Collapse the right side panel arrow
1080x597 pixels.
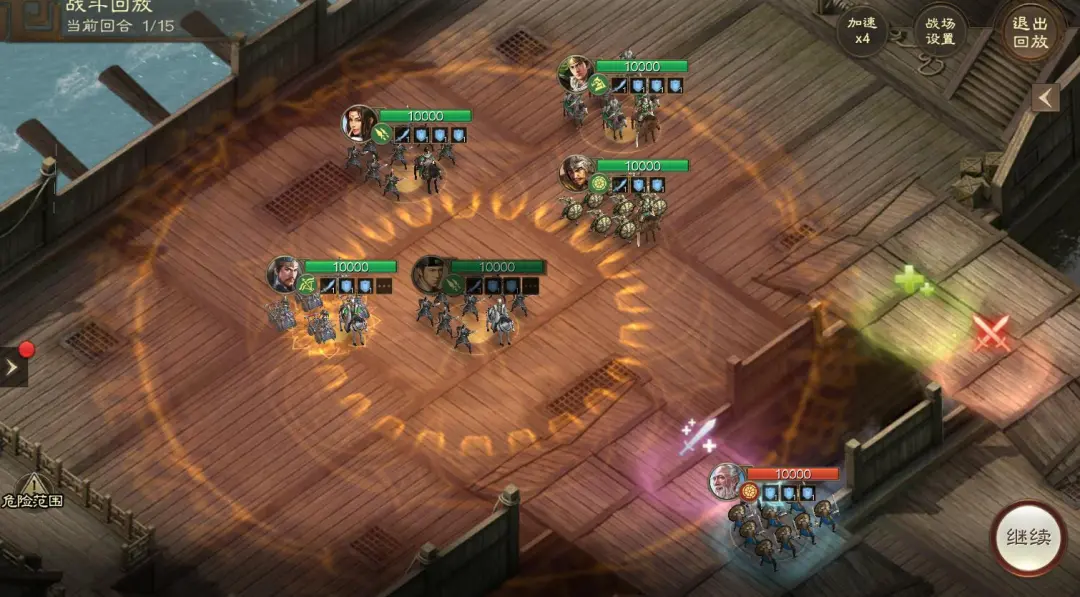pos(1046,98)
